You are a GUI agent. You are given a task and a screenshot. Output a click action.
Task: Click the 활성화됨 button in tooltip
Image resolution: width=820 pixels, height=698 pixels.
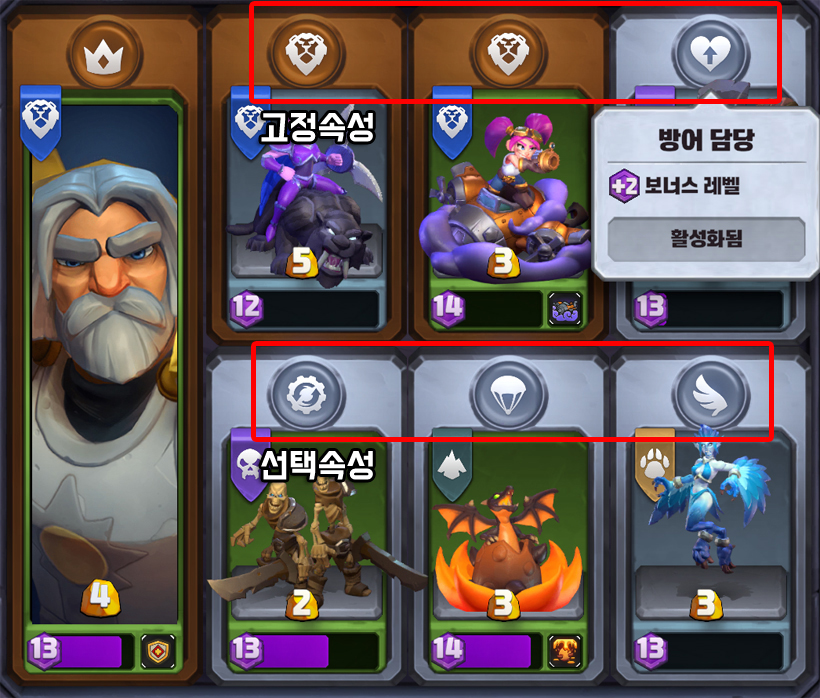coord(705,240)
